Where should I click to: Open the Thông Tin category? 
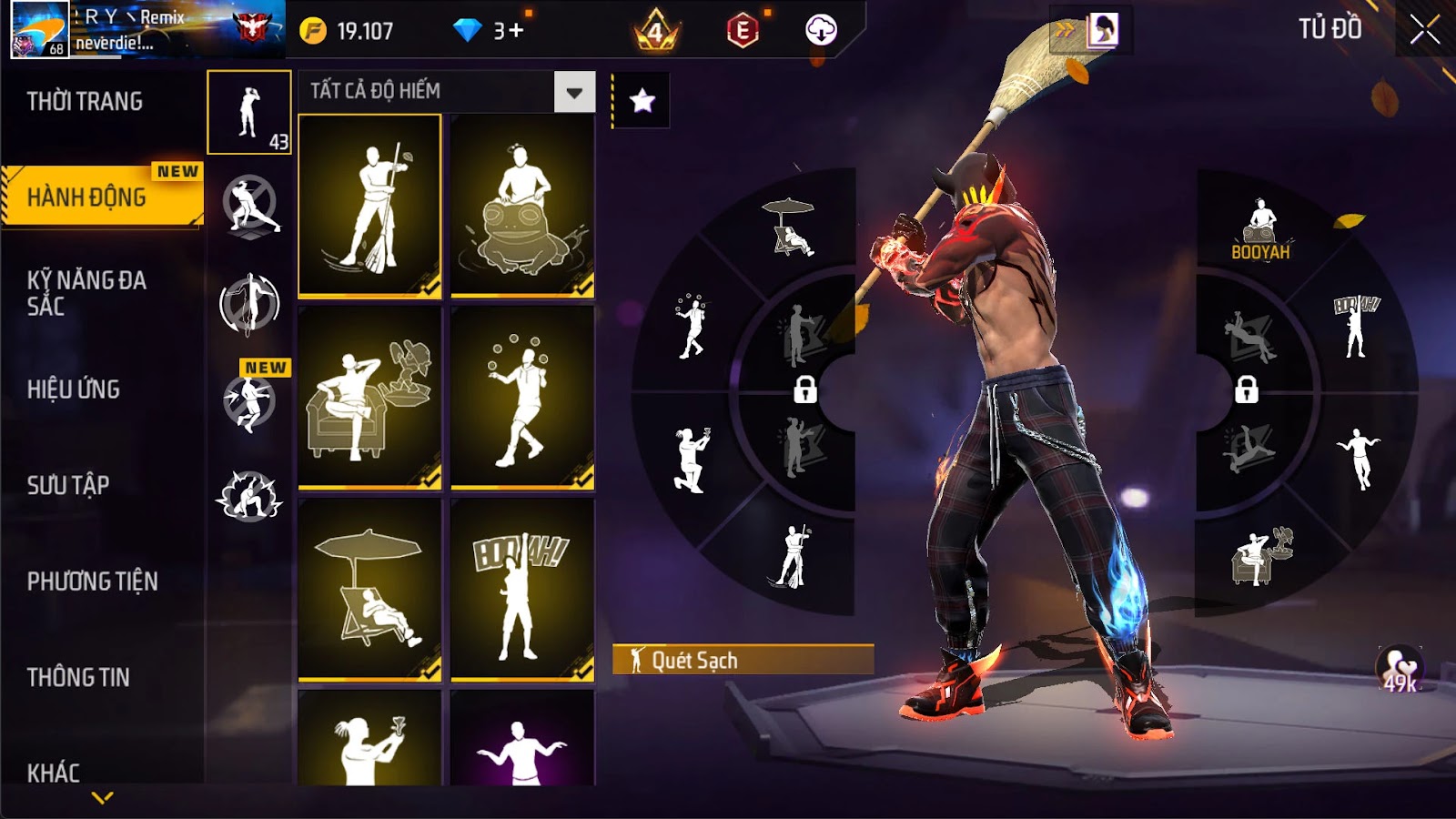coord(78,677)
